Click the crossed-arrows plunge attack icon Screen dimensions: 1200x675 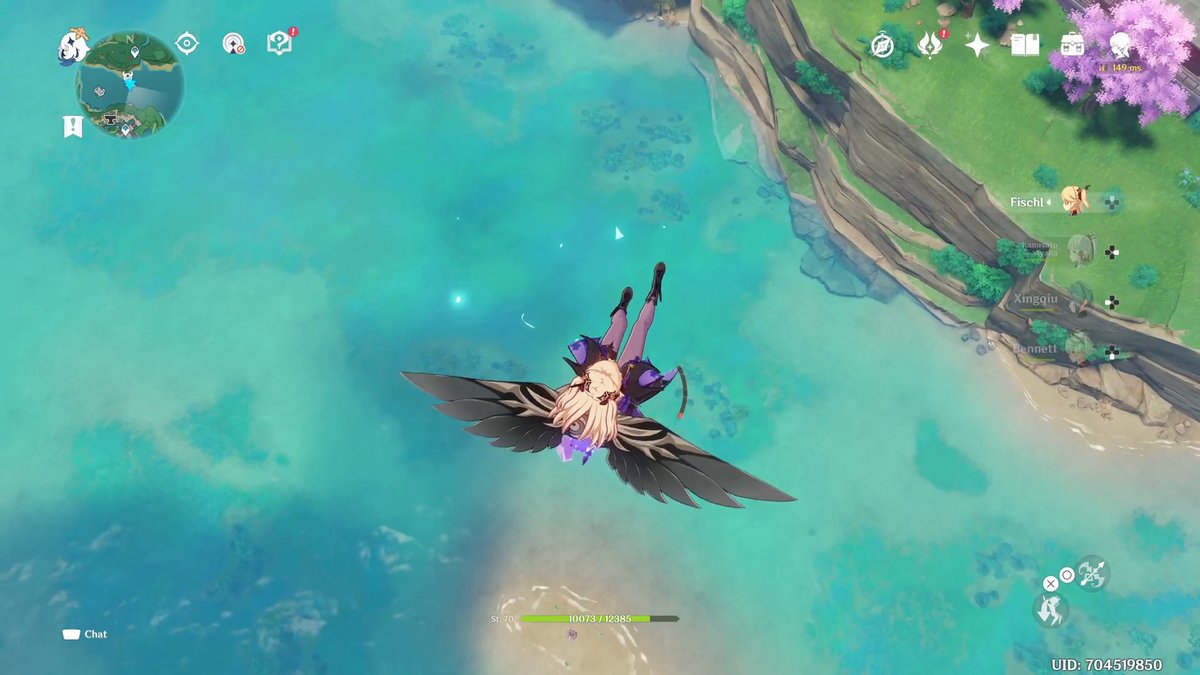[x=1092, y=572]
